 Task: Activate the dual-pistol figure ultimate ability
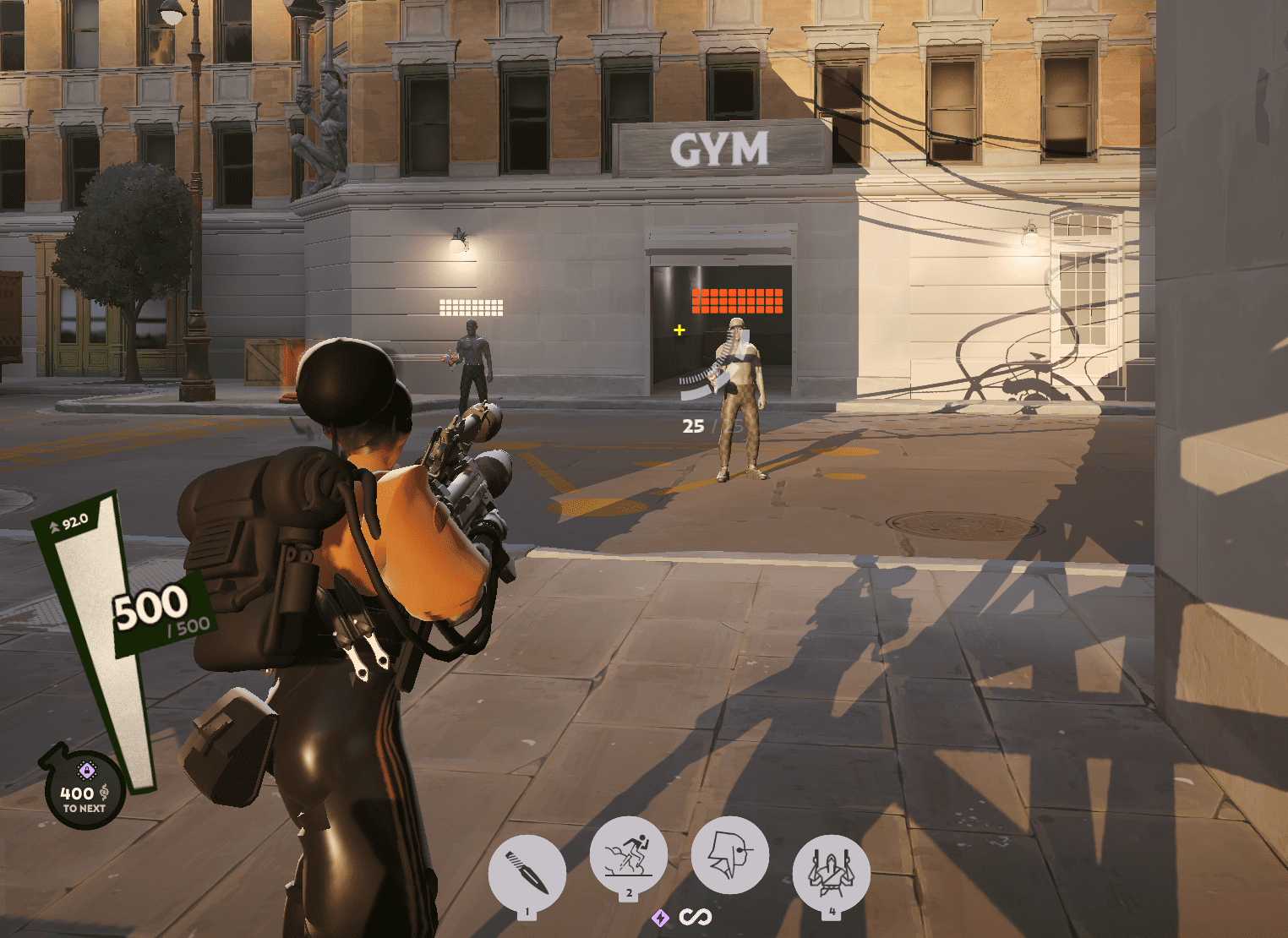point(832,873)
